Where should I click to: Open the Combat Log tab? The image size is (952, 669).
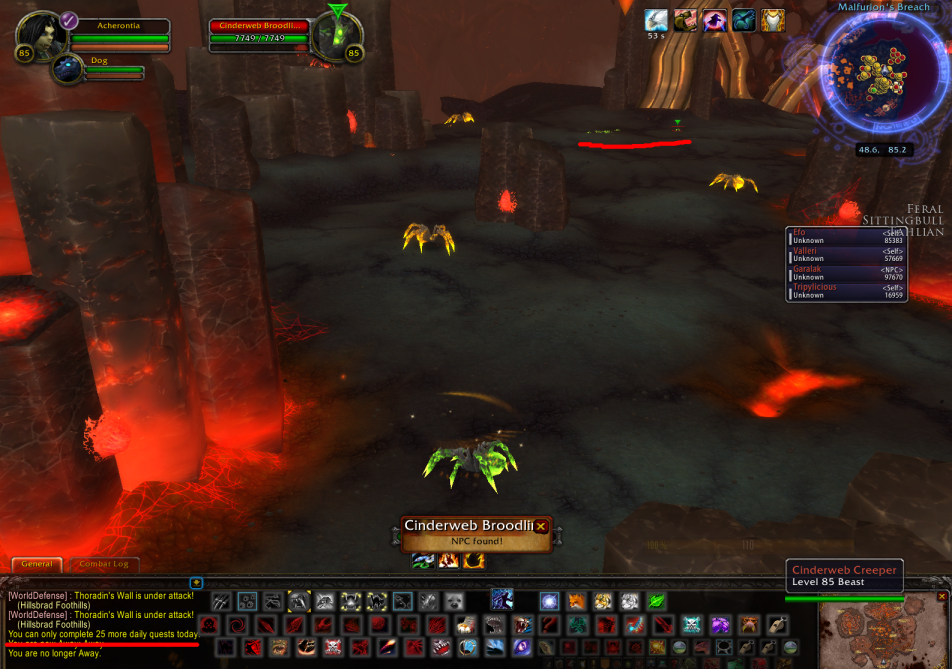[103, 565]
